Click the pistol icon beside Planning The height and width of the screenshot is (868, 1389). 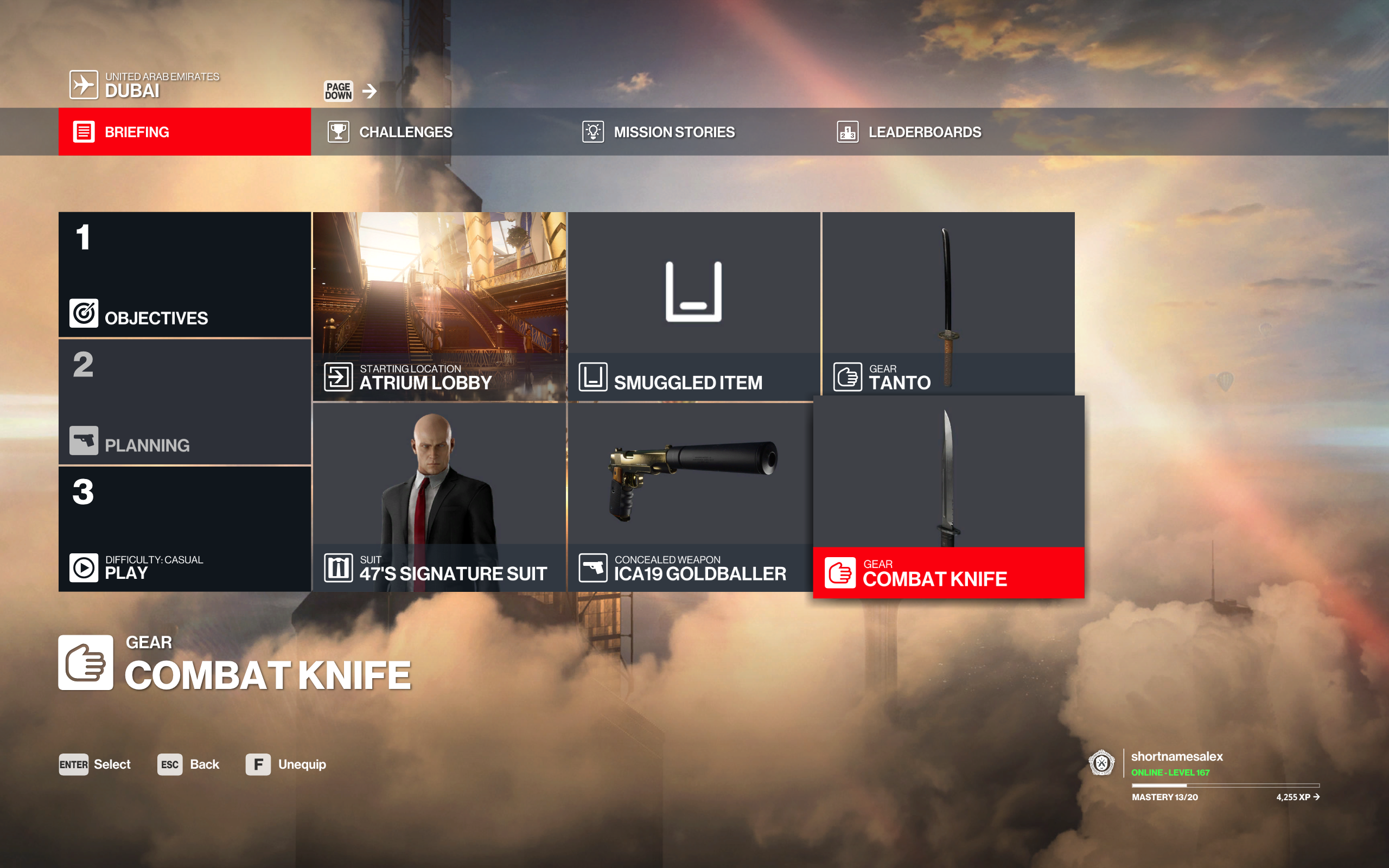click(x=84, y=441)
